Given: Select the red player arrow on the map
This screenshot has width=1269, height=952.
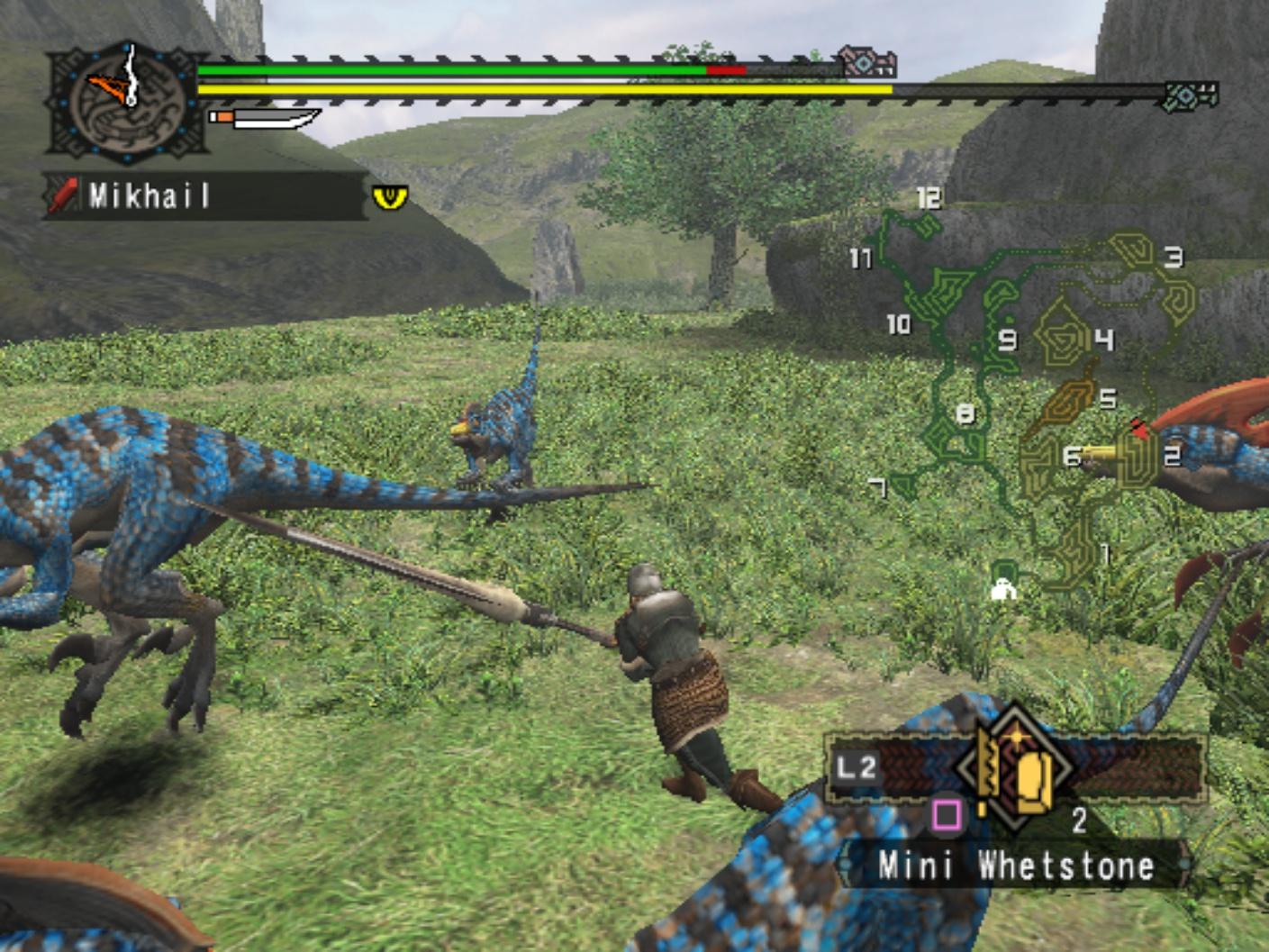Looking at the screenshot, I should coord(1139,431).
